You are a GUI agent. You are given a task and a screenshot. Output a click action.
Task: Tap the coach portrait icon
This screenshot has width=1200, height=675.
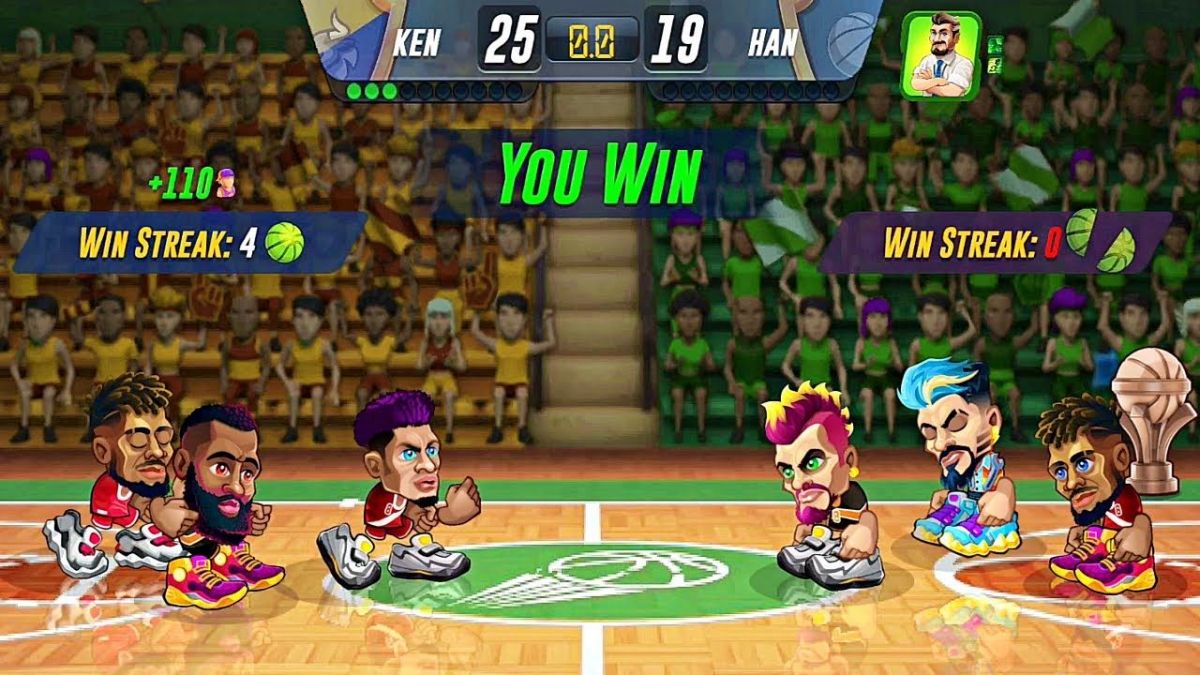940,55
